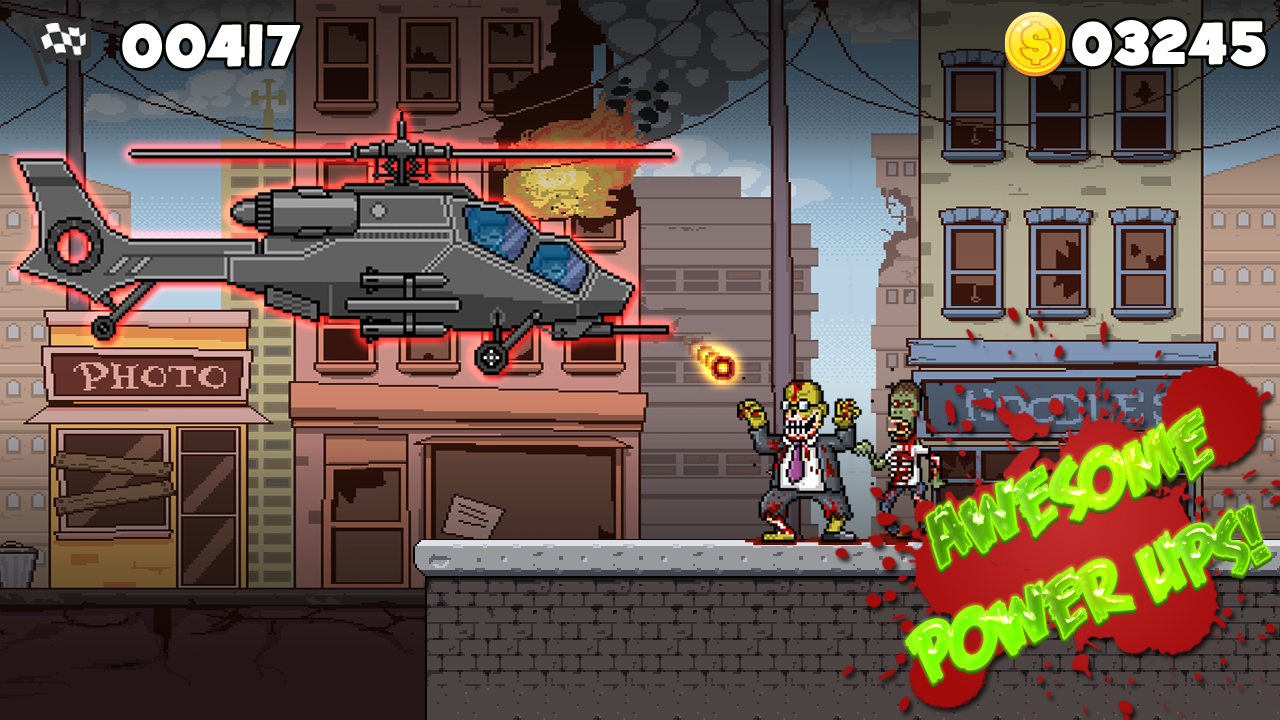Viewport: 1280px width, 720px height.
Task: Click the crosshair hanging below the helicopter
Action: click(x=489, y=356)
